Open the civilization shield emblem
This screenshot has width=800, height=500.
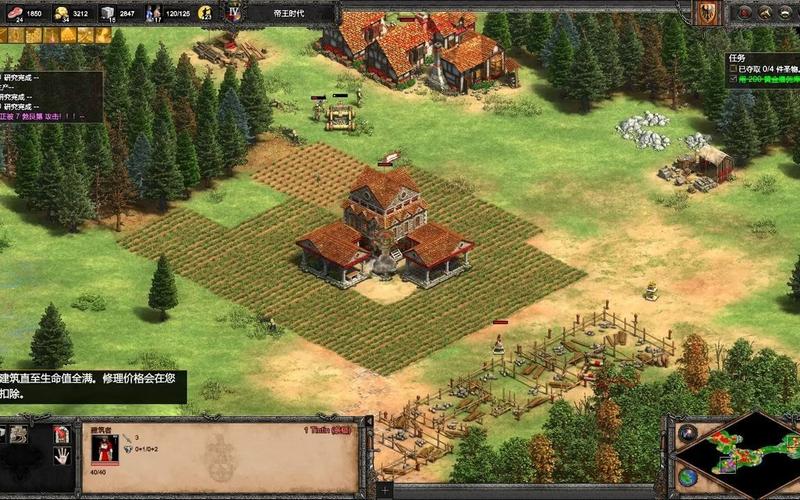click(x=706, y=12)
